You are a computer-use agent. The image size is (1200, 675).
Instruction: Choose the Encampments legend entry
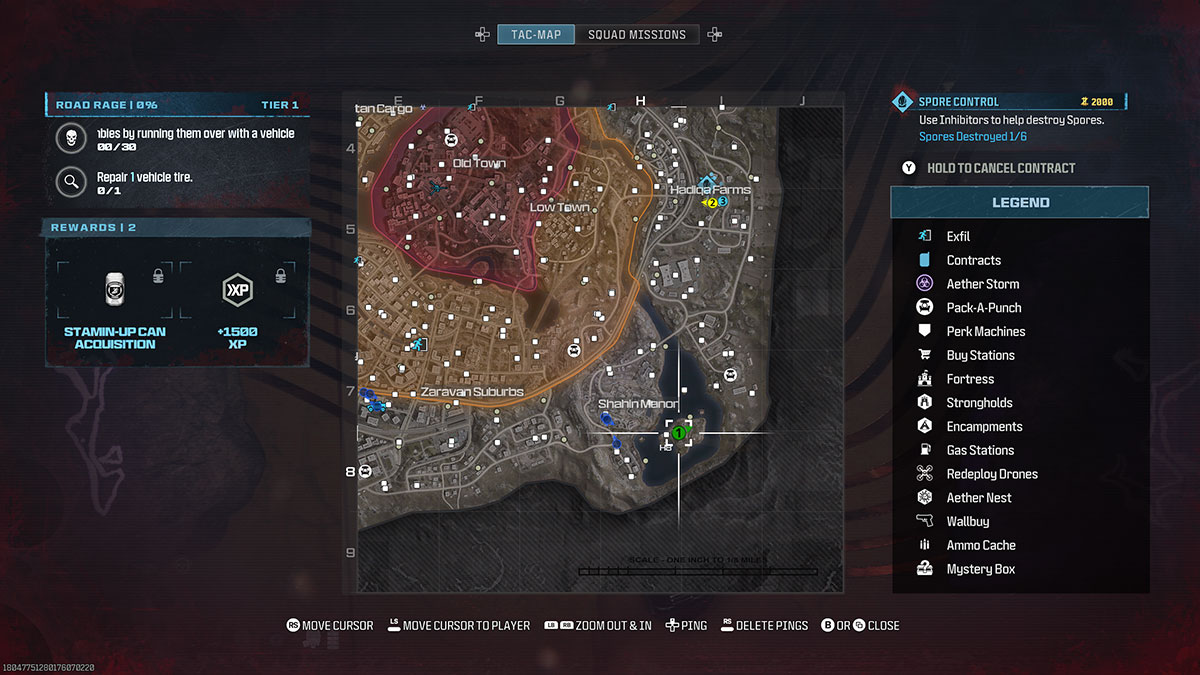[984, 427]
